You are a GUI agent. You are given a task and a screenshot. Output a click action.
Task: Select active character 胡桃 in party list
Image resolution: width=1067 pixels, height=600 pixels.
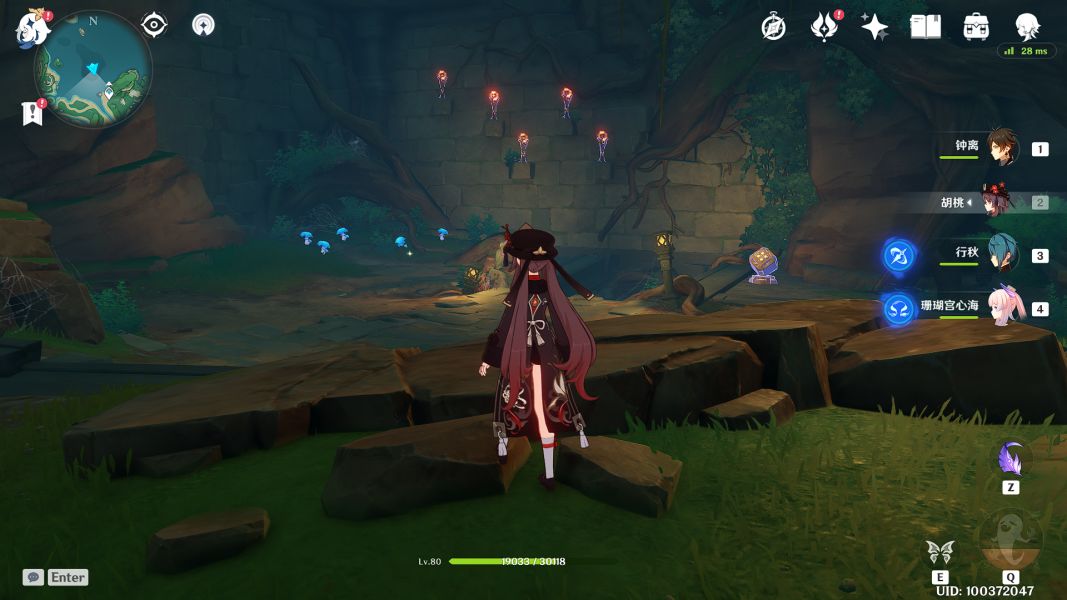(x=996, y=202)
